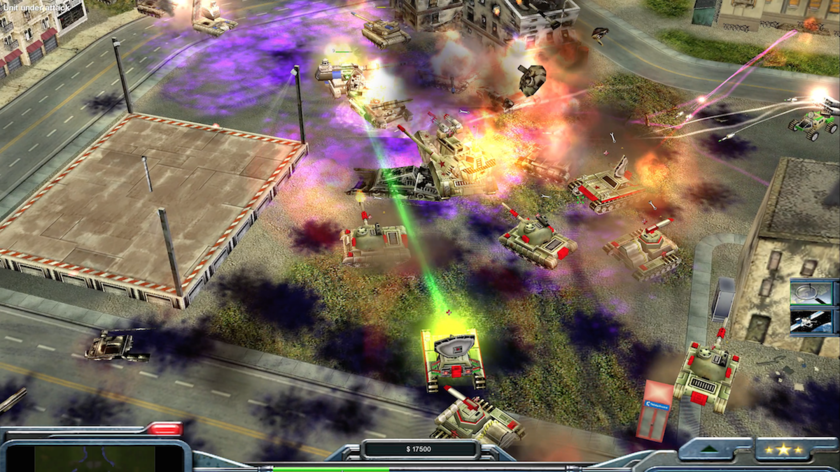Open the three-star Generals powers button
This screenshot has width=840, height=472.
pyautogui.click(x=782, y=450)
